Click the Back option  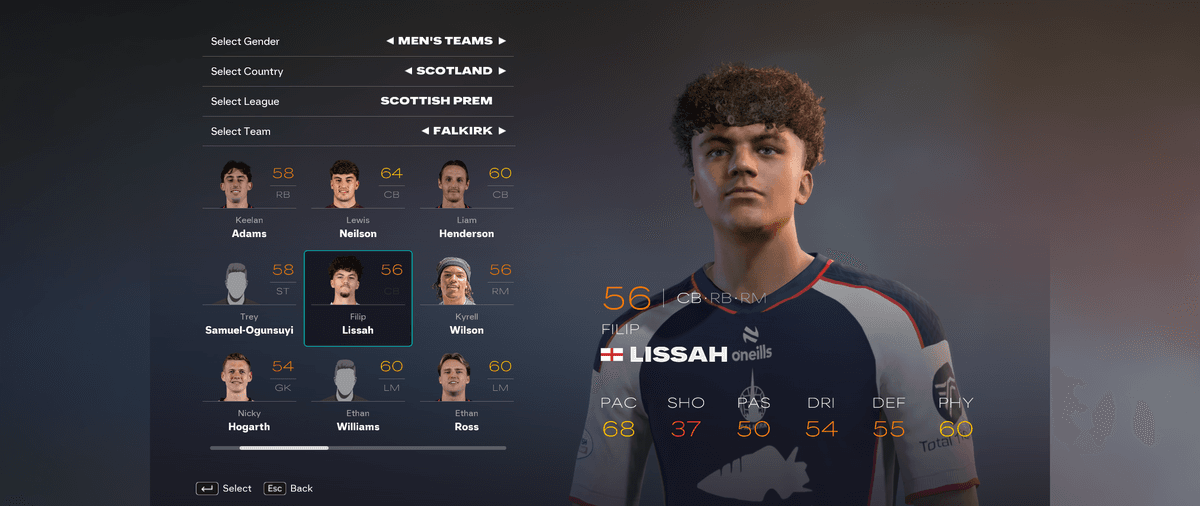pyautogui.click(x=289, y=488)
